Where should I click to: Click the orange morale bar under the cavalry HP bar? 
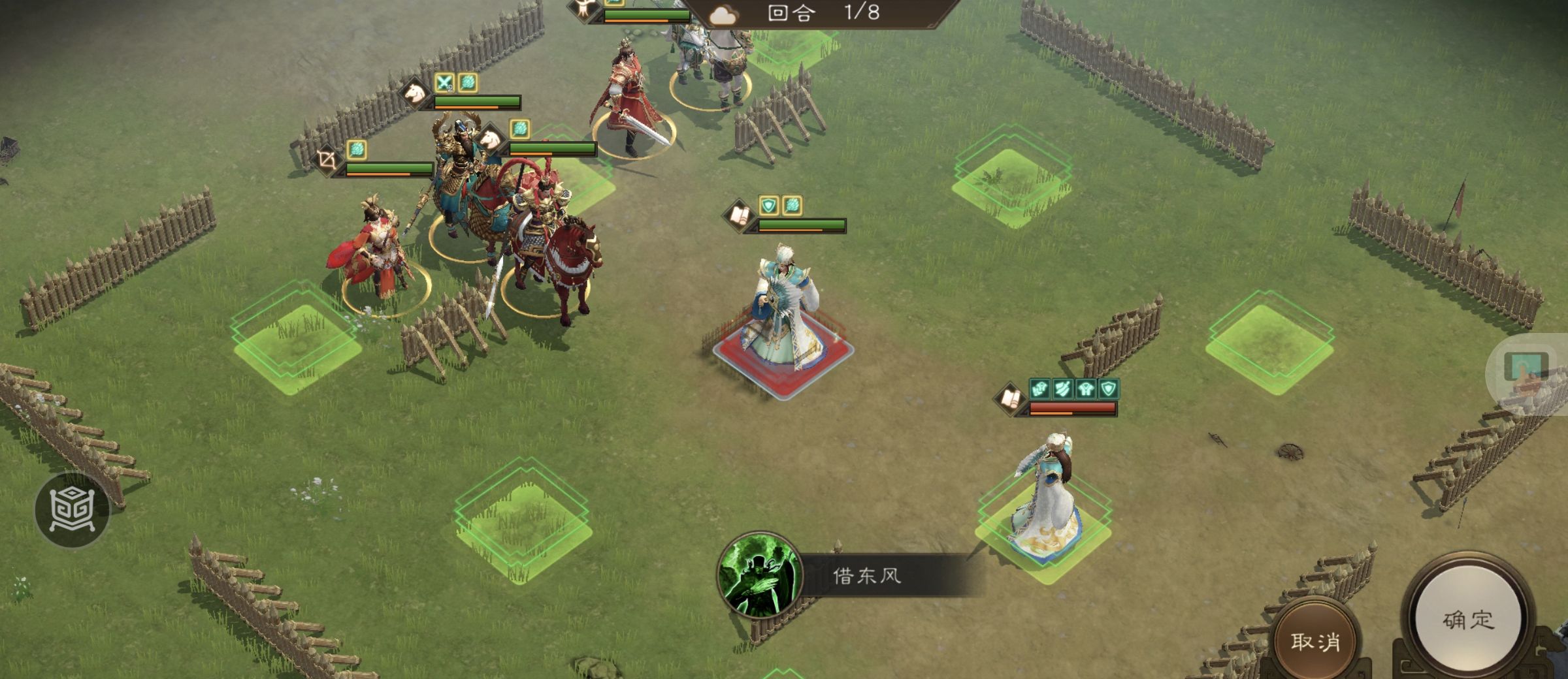point(466,106)
